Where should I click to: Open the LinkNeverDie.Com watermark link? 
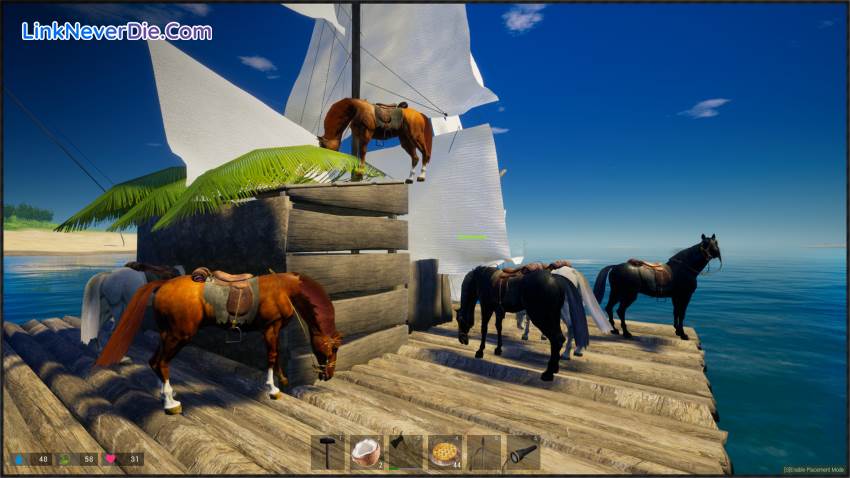pyautogui.click(x=117, y=31)
